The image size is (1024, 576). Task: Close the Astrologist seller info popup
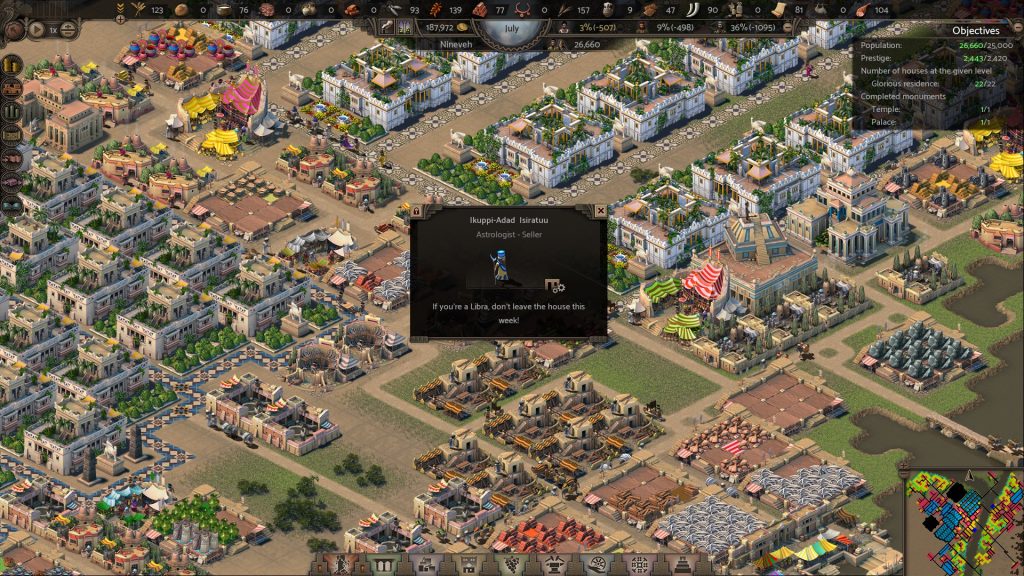pos(600,212)
